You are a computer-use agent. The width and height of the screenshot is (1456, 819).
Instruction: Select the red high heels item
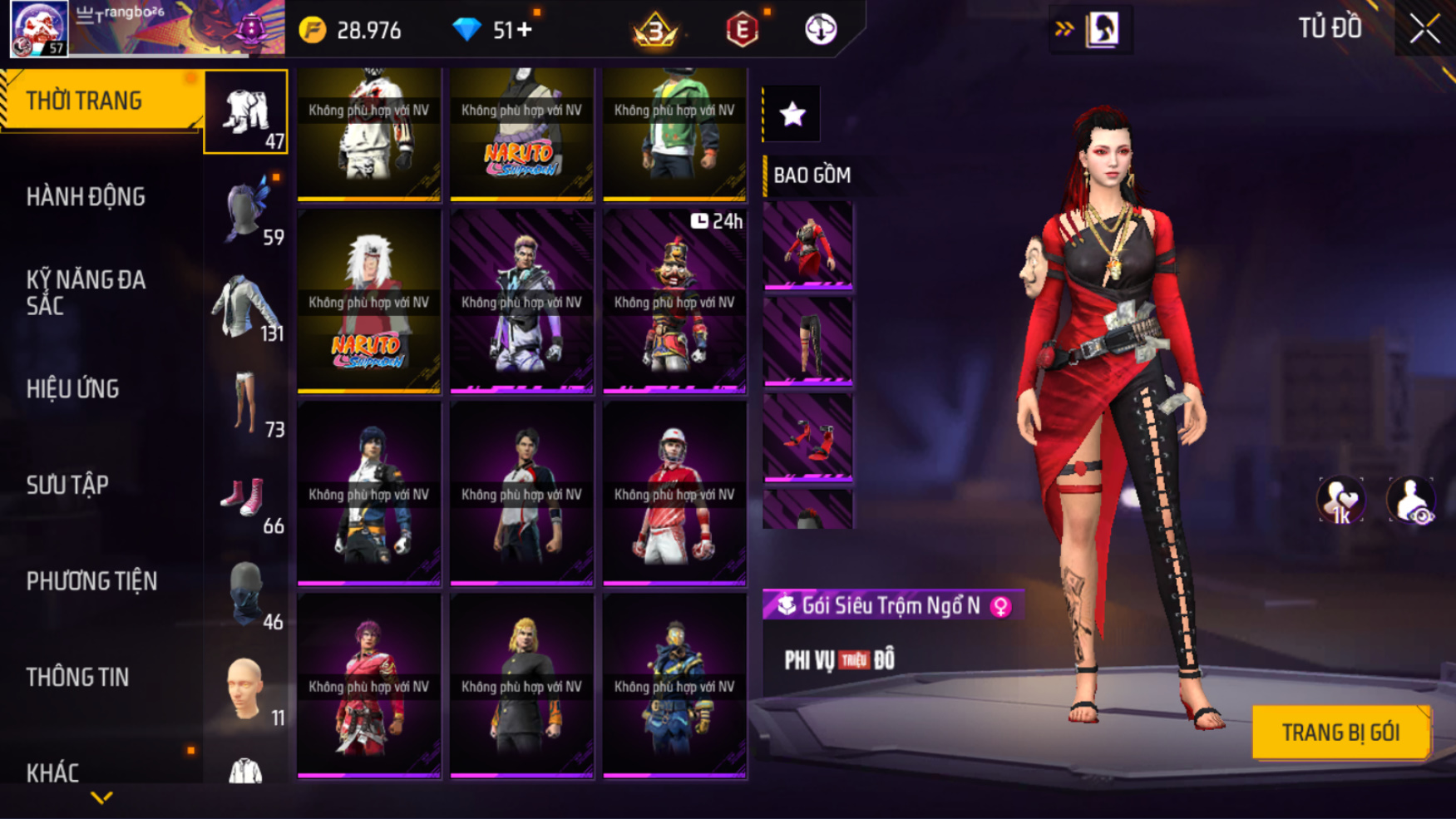pos(807,438)
